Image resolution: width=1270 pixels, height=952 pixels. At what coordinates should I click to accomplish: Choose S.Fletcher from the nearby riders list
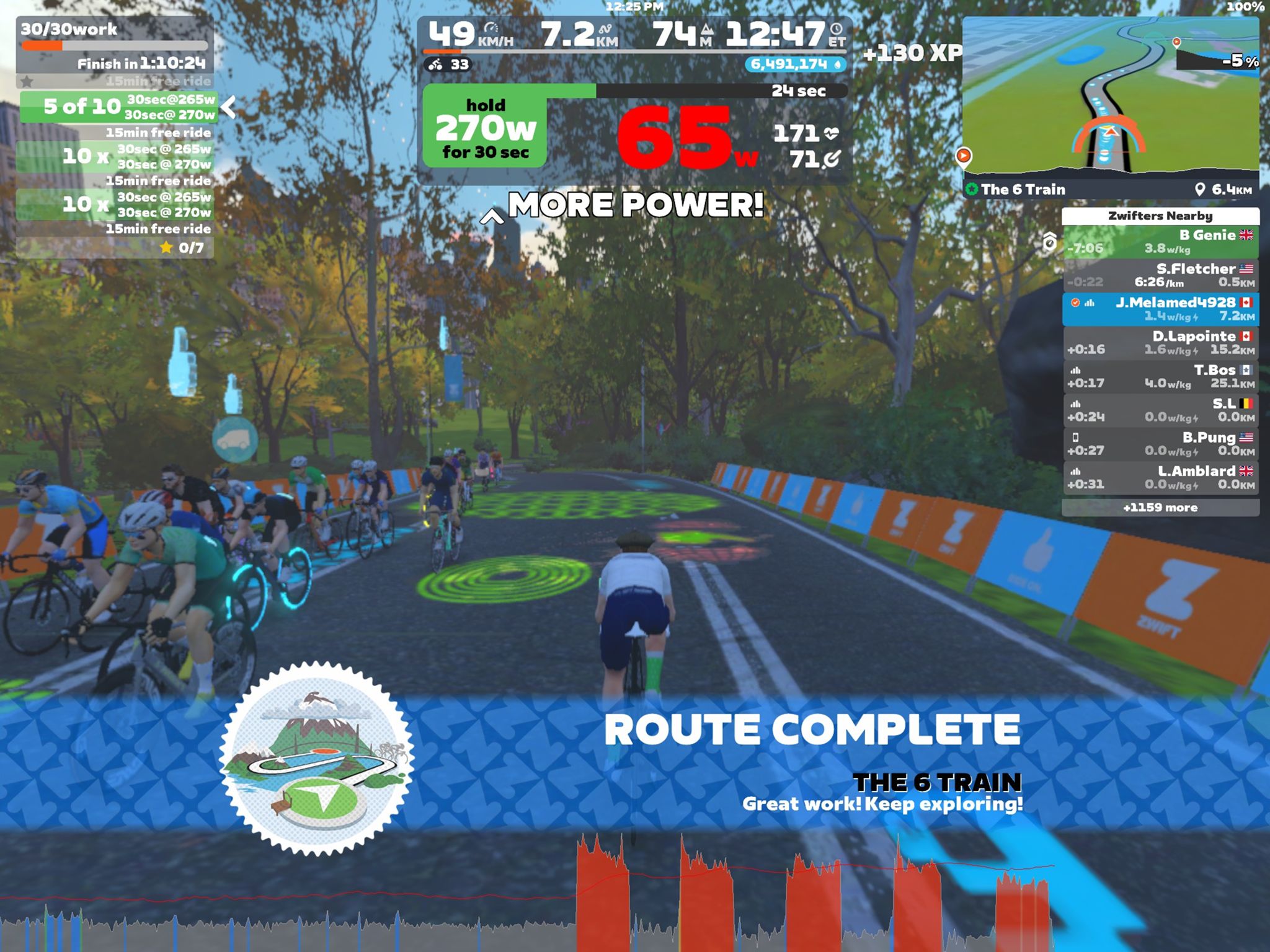pyautogui.click(x=1160, y=275)
